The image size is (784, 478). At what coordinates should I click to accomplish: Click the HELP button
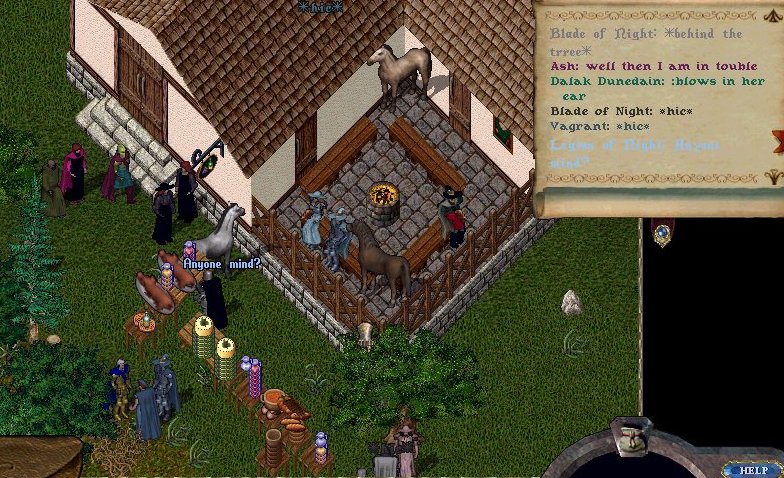pos(752,469)
